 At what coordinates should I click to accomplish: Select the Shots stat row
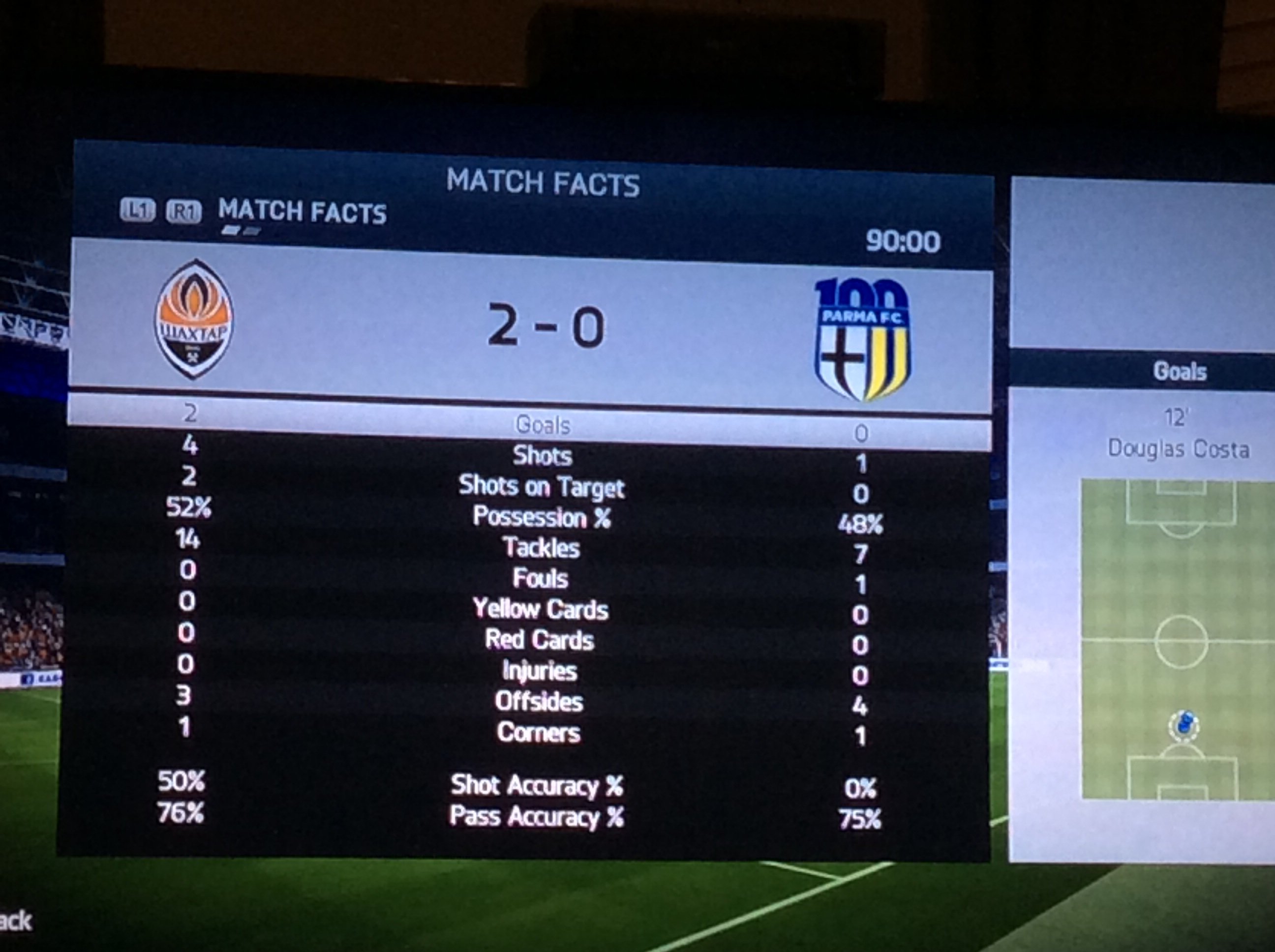(542, 456)
